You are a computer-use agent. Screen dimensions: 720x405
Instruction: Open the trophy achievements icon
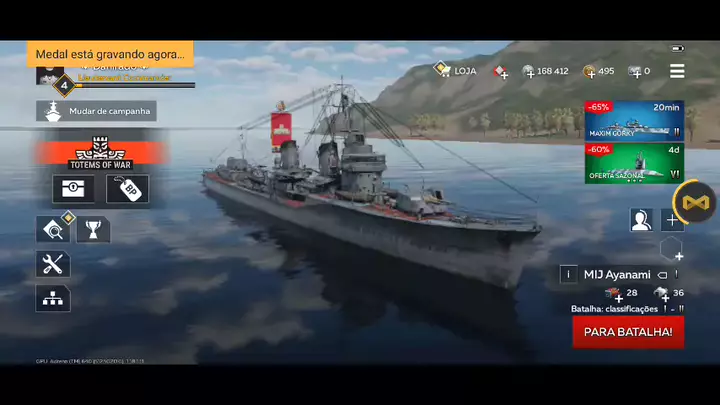93,230
